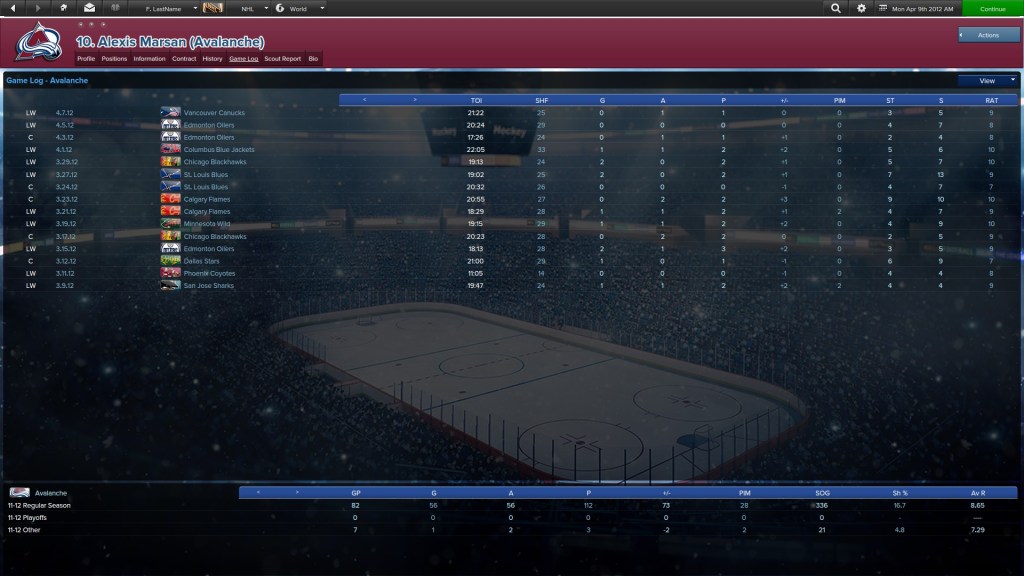Screen dimensions: 1024x576
Task: Select the Contract tab
Action: click(184, 59)
